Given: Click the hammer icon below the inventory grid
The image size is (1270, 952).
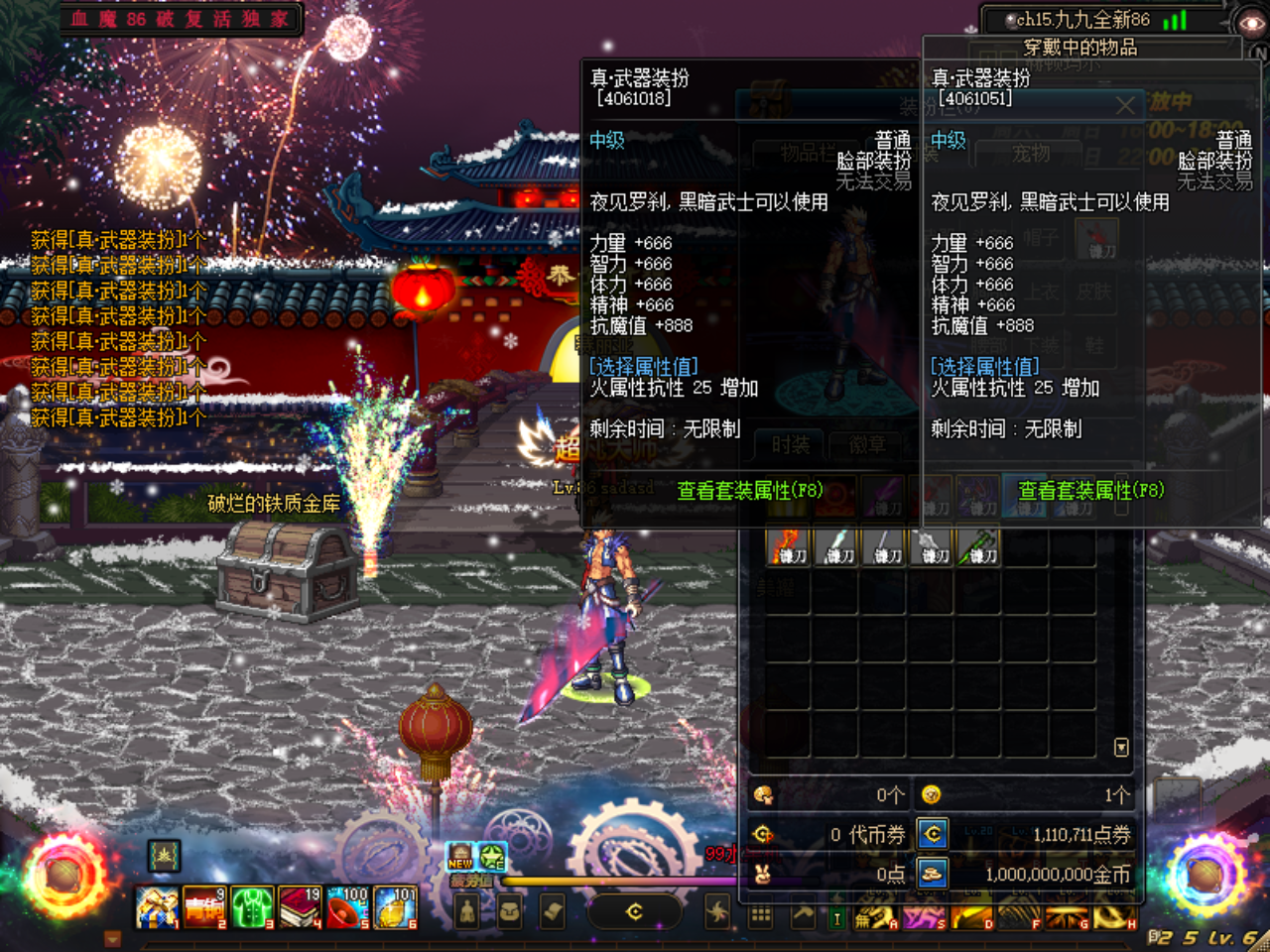Looking at the screenshot, I should tap(803, 916).
